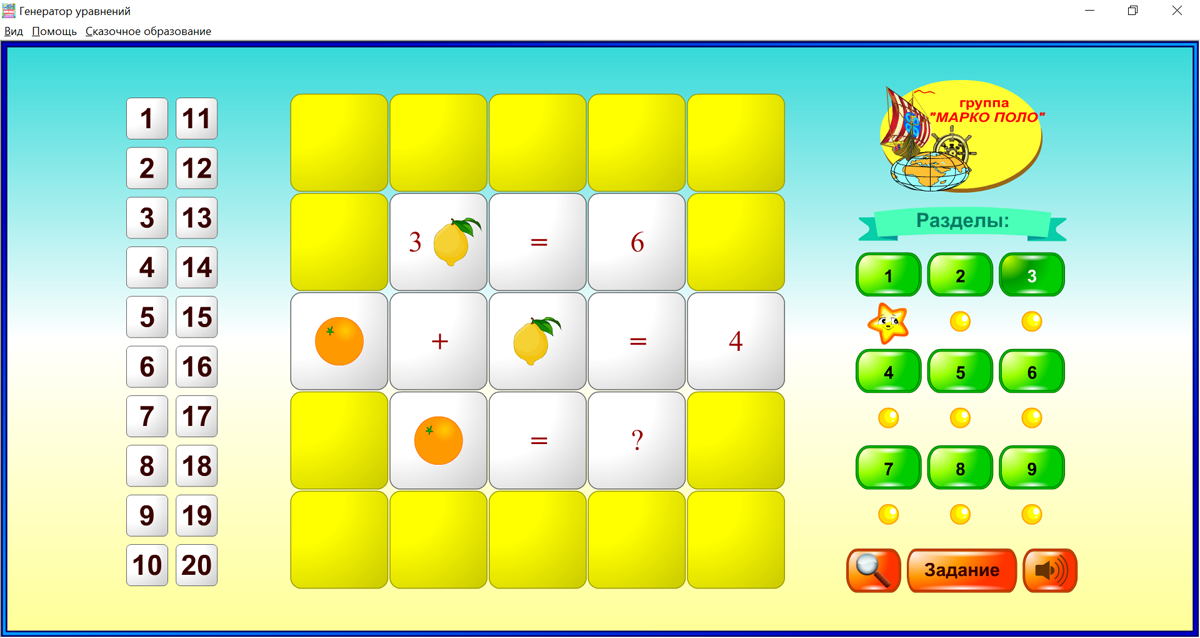
Task: Close the game window
Action: click(1177, 11)
